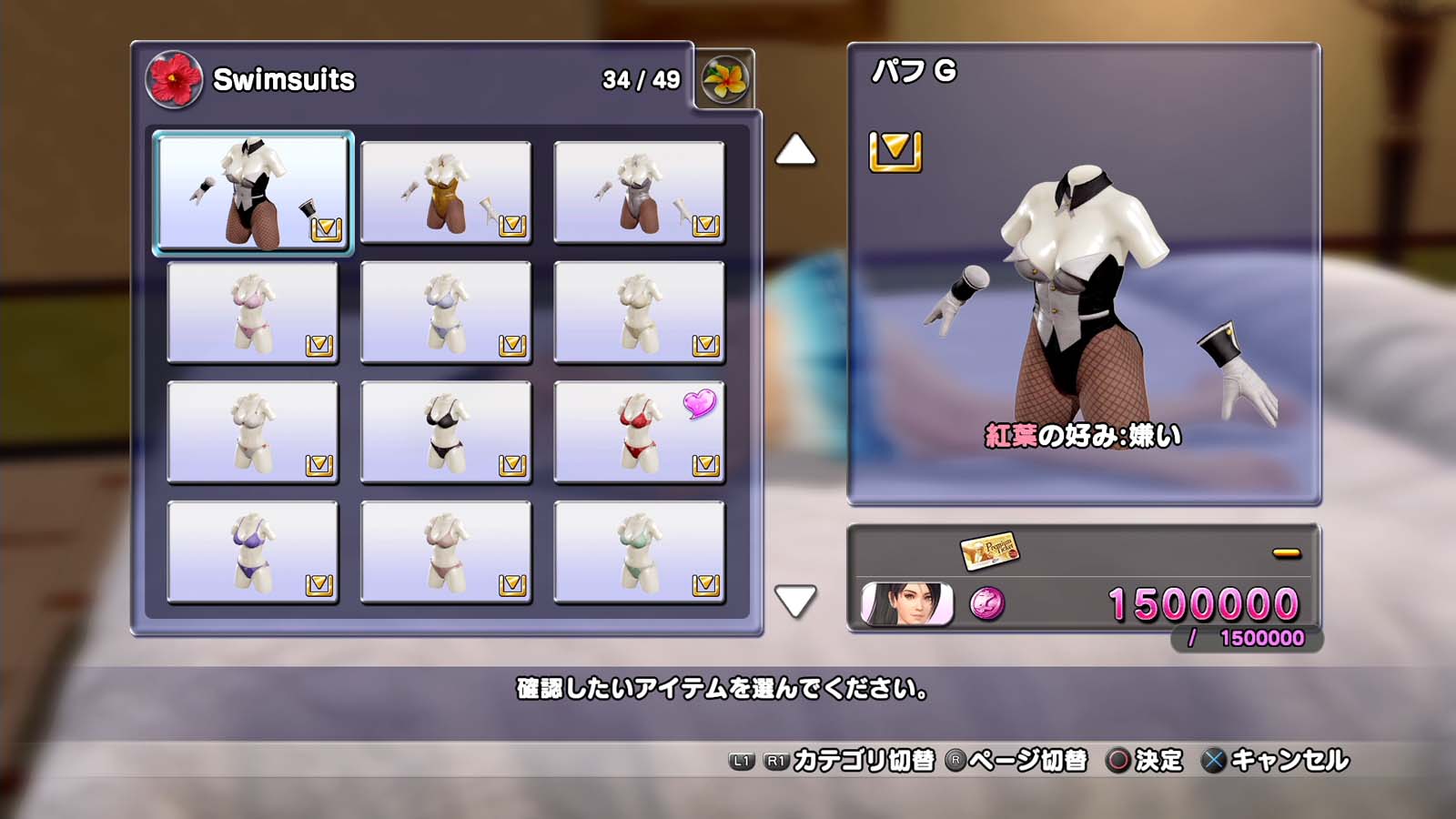
Task: Click the down arrow to show more swimsuits
Action: [x=794, y=601]
